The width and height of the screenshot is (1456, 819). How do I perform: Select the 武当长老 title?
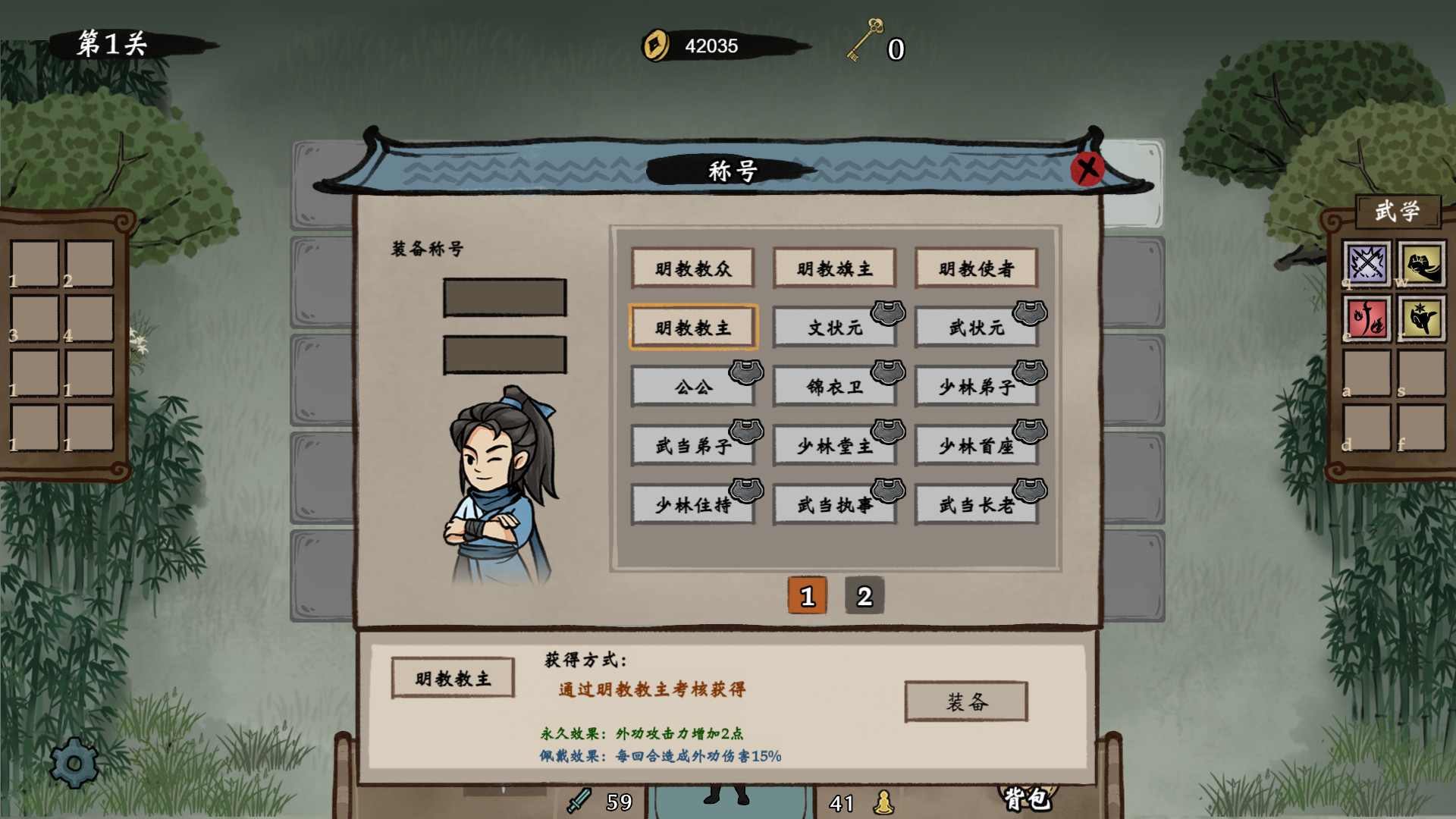click(x=977, y=504)
